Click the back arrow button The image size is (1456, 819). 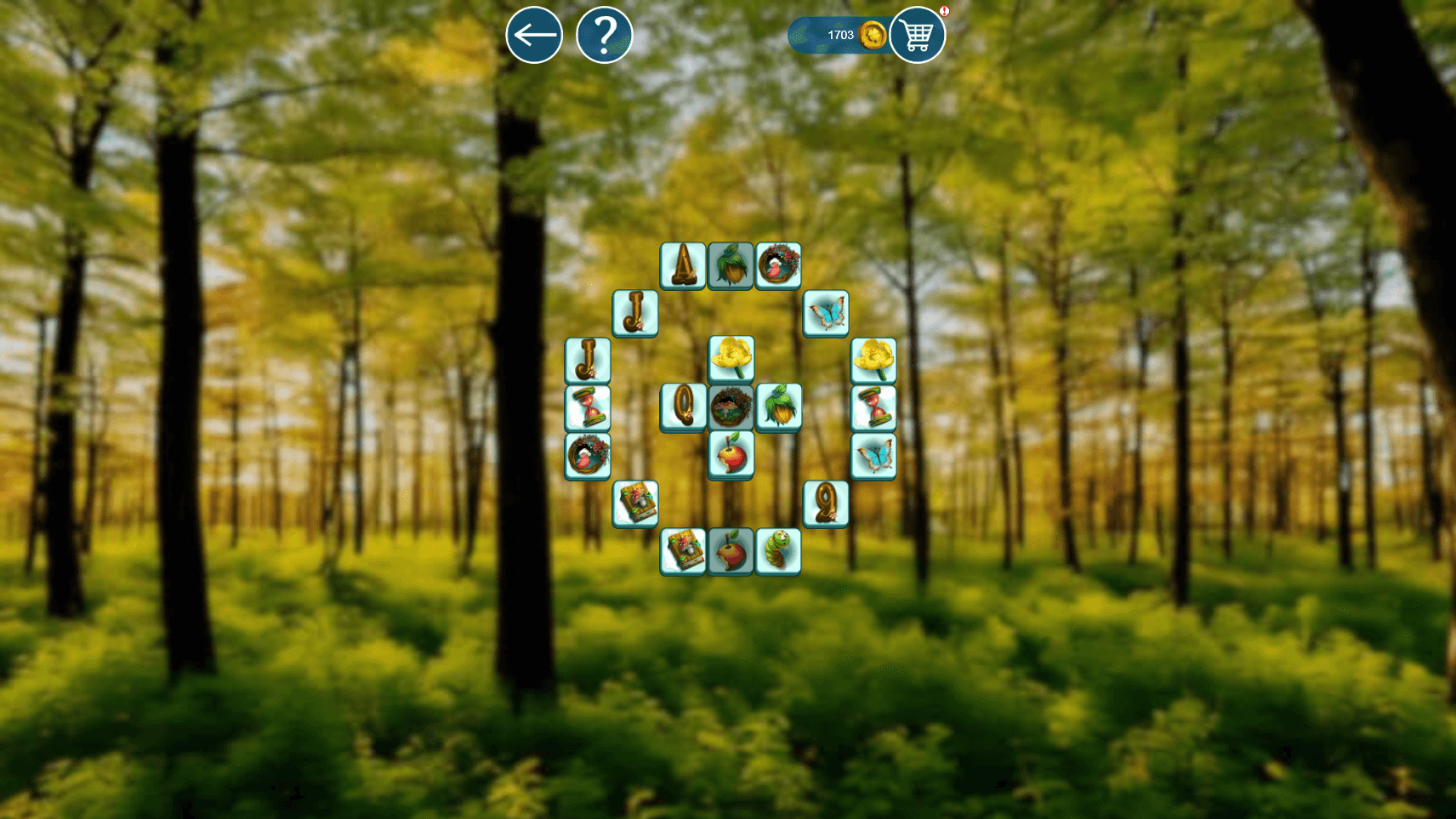tap(534, 35)
